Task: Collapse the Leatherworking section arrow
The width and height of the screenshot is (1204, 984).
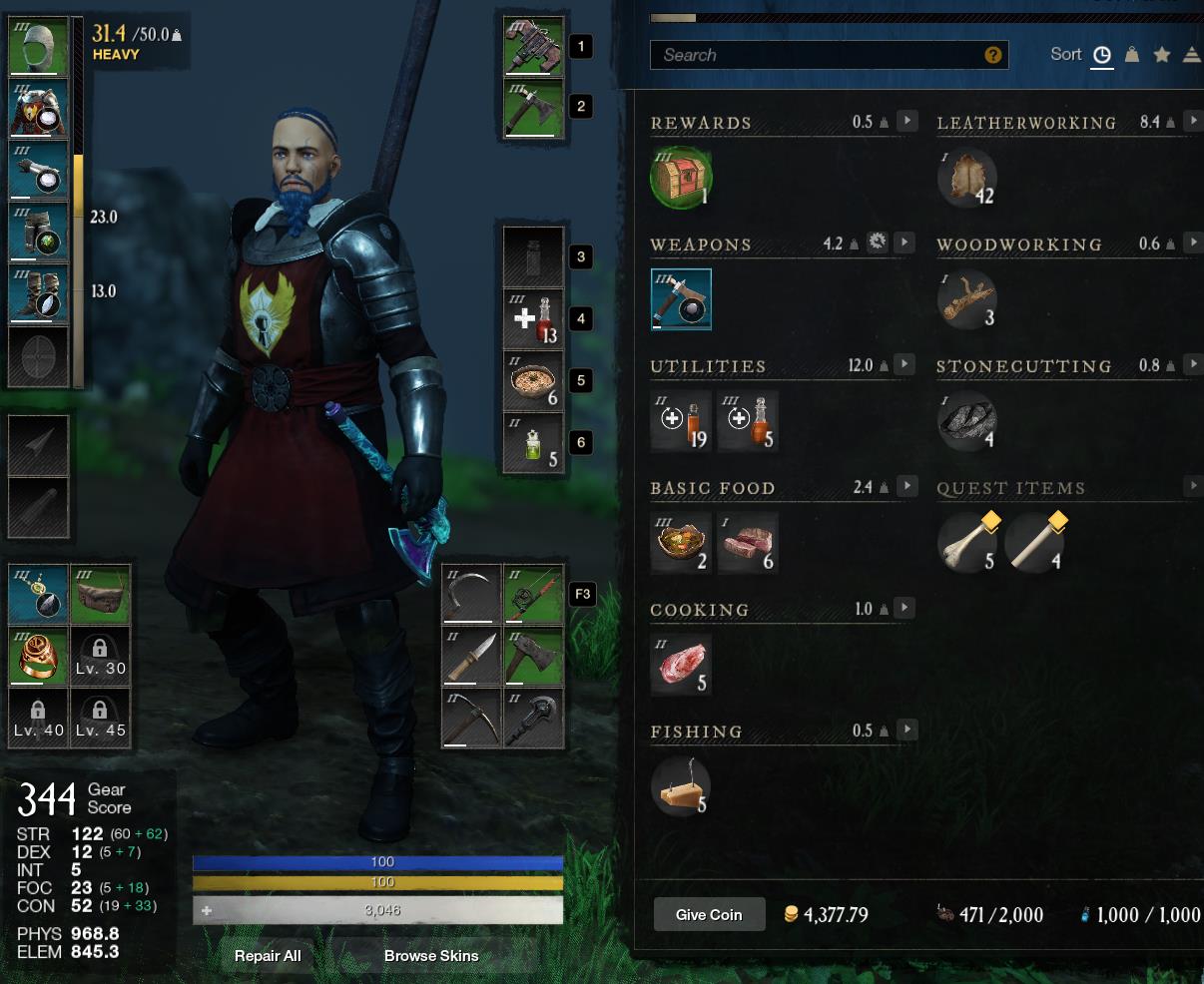Action: [1193, 121]
